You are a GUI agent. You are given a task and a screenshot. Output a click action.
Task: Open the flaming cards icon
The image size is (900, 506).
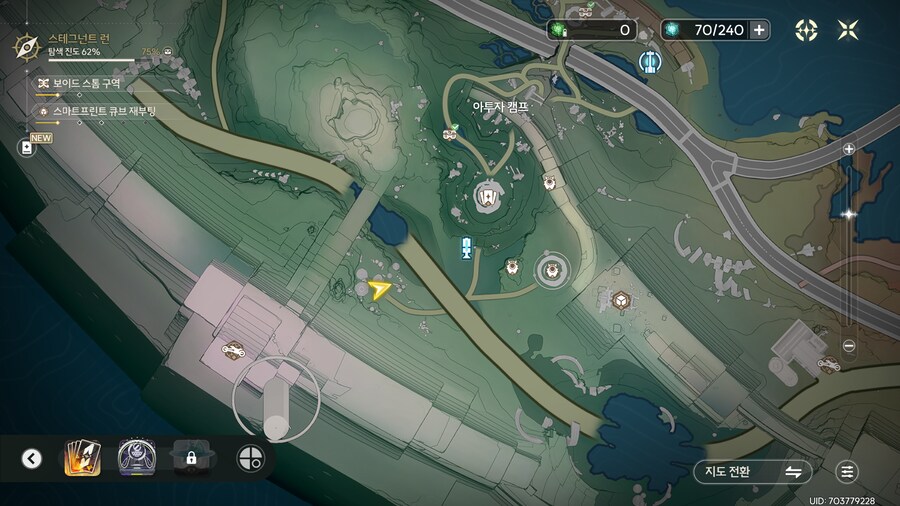click(82, 458)
